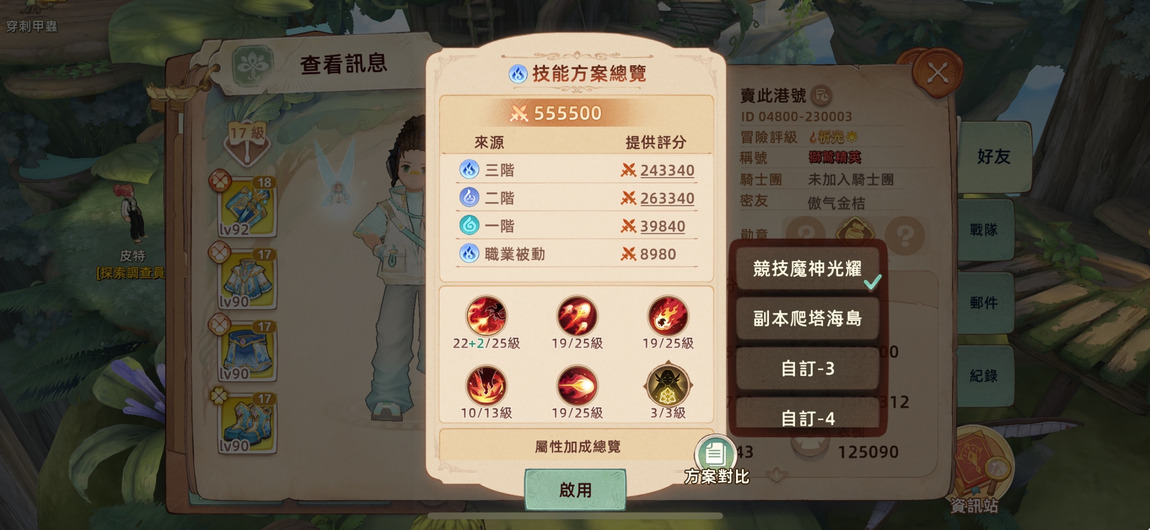Image resolution: width=1150 pixels, height=530 pixels.
Task: Select the 10/13 level flame skill icon
Action: [486, 386]
